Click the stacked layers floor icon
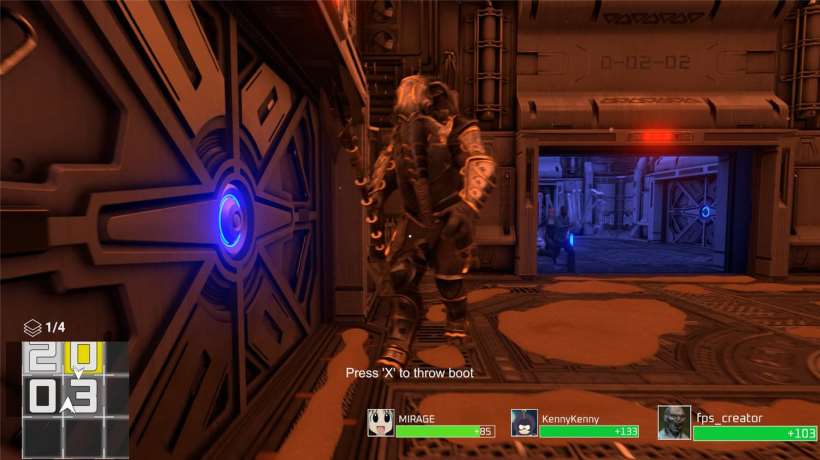 point(33,327)
